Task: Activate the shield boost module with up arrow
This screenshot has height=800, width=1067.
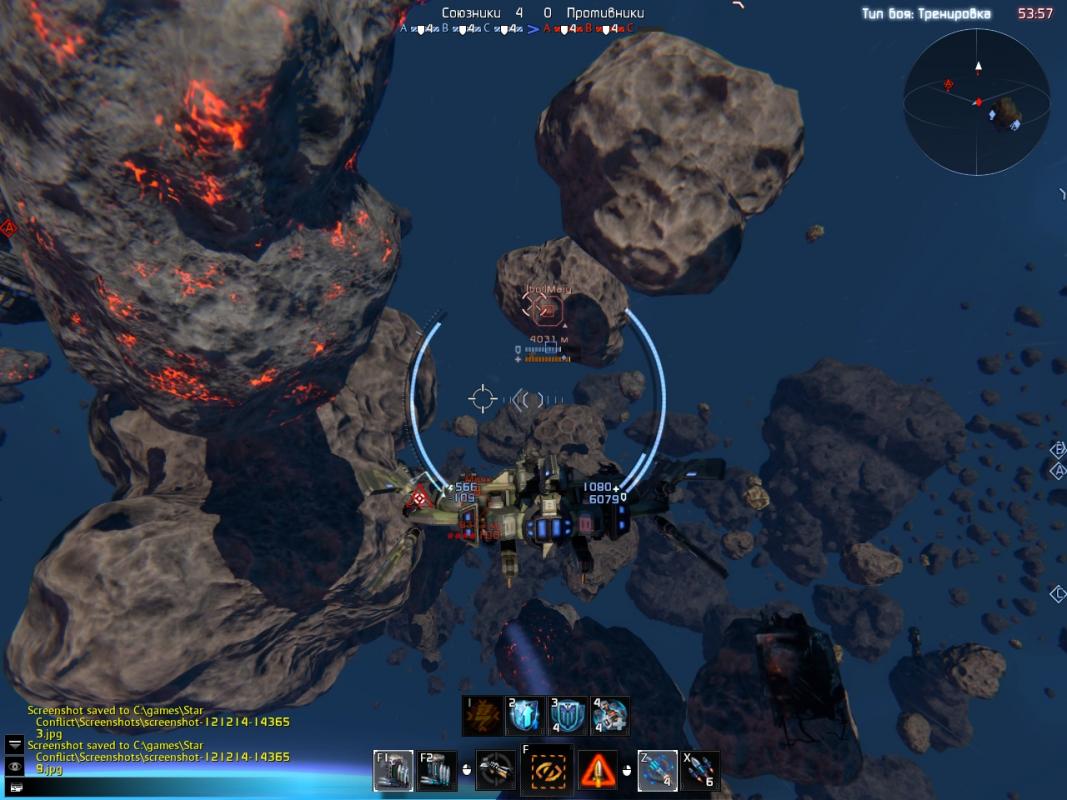Action: (x=525, y=716)
